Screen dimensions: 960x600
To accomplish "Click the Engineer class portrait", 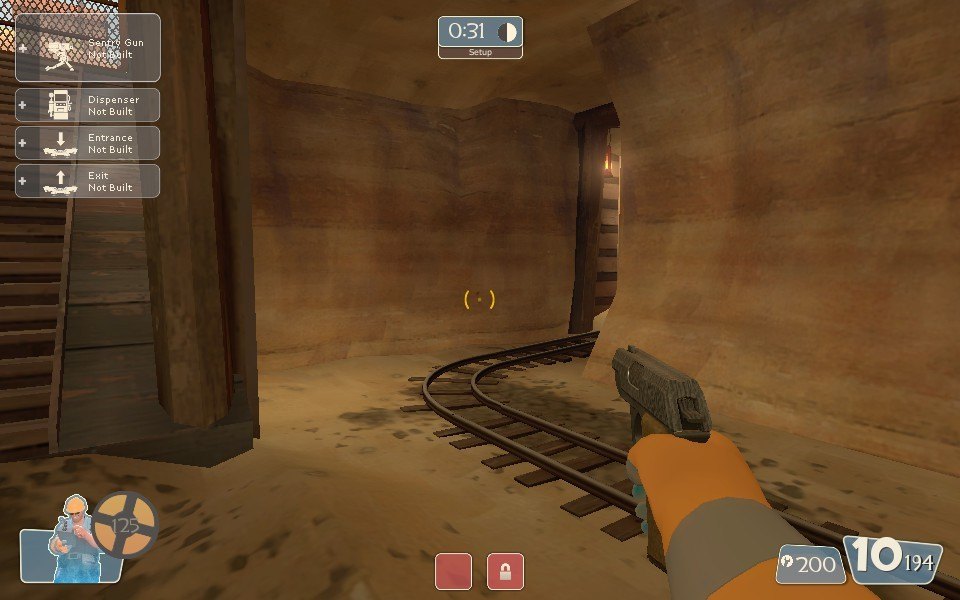I will [72, 540].
